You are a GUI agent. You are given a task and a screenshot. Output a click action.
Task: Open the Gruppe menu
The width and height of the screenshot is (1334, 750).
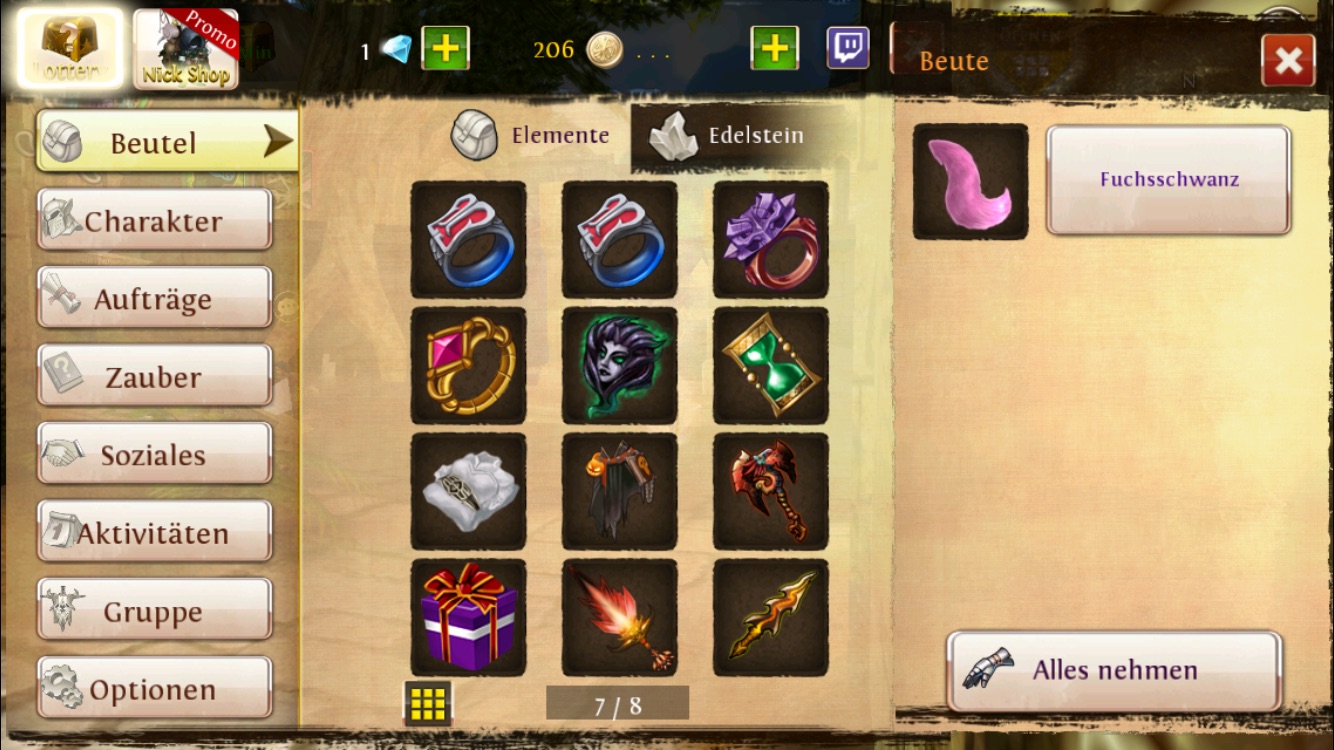point(155,610)
